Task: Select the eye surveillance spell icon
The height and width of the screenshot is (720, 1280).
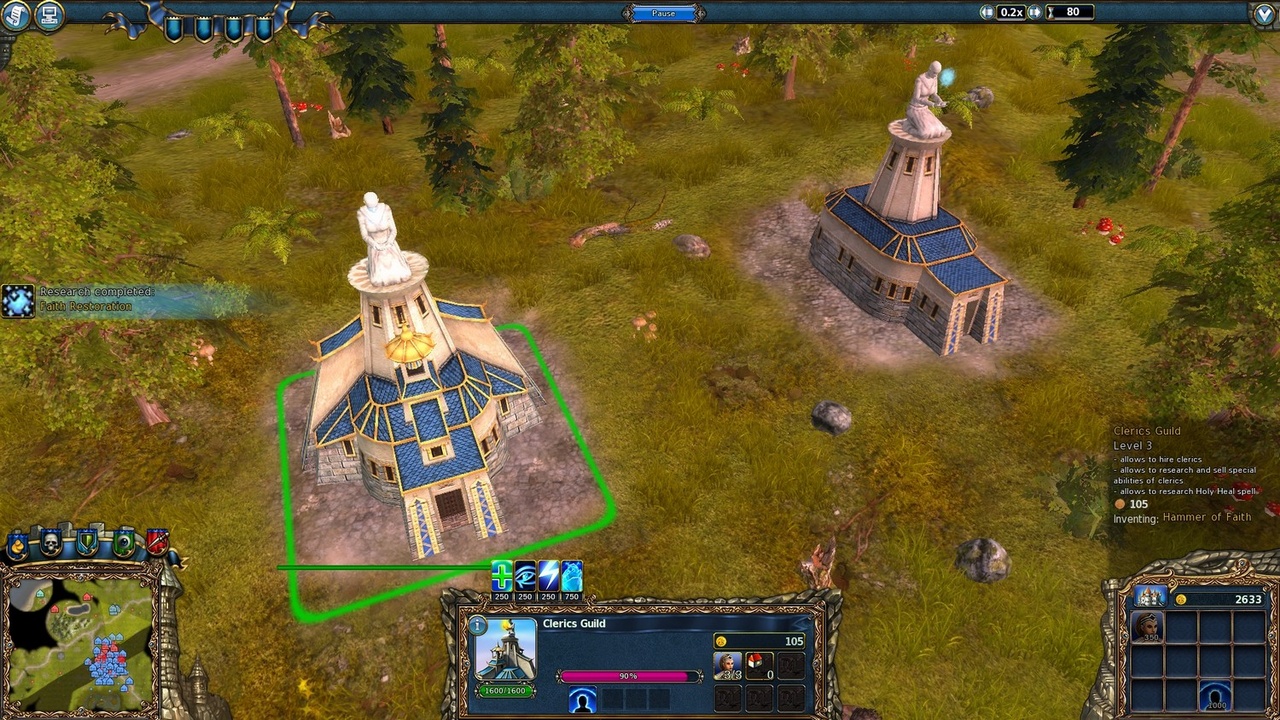Action: coord(524,577)
